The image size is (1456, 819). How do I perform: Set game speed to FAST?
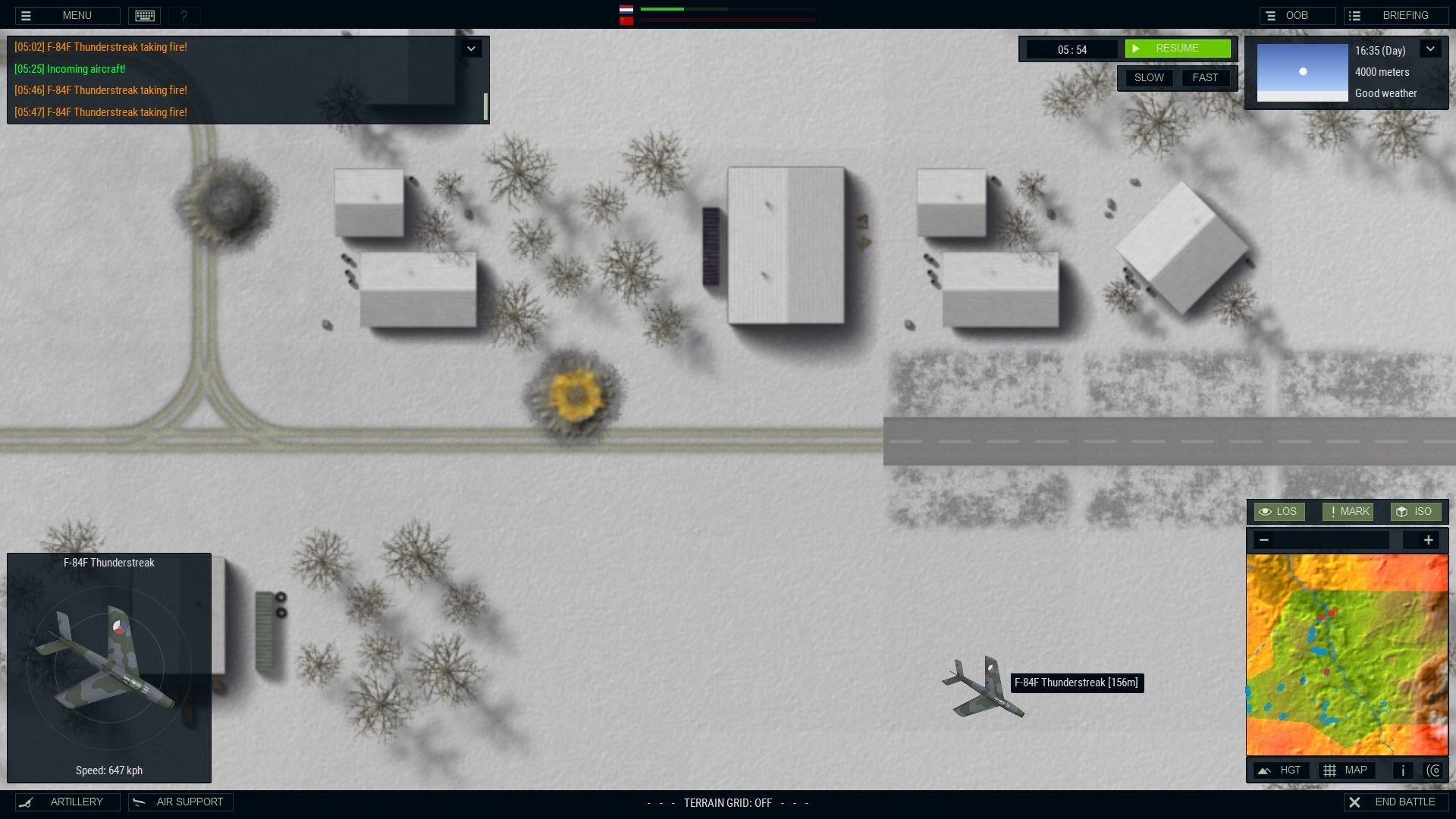point(1205,78)
